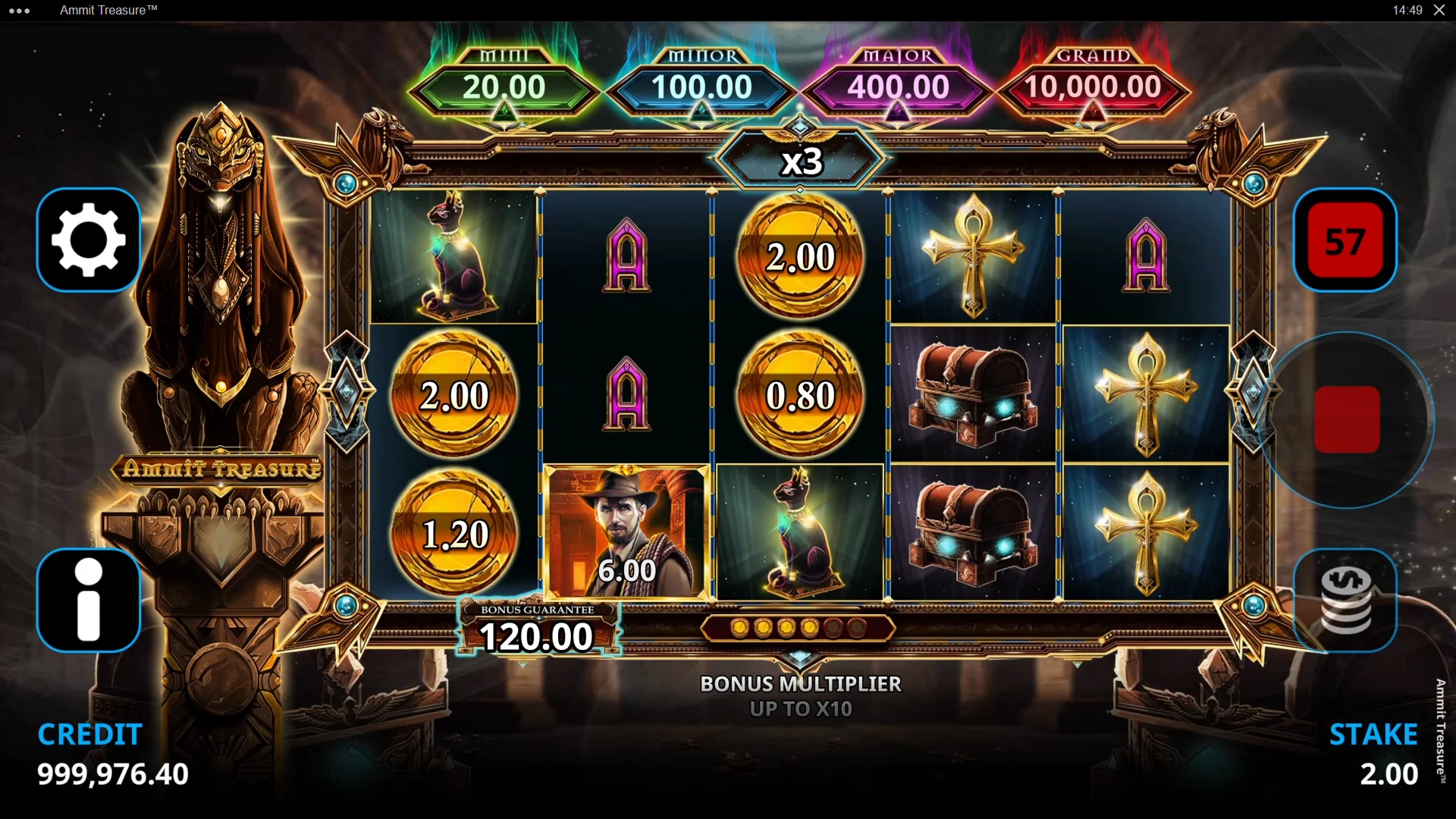Click the Bonus Guarantee 120.00 badge
The height and width of the screenshot is (819, 1456).
pyautogui.click(x=535, y=628)
